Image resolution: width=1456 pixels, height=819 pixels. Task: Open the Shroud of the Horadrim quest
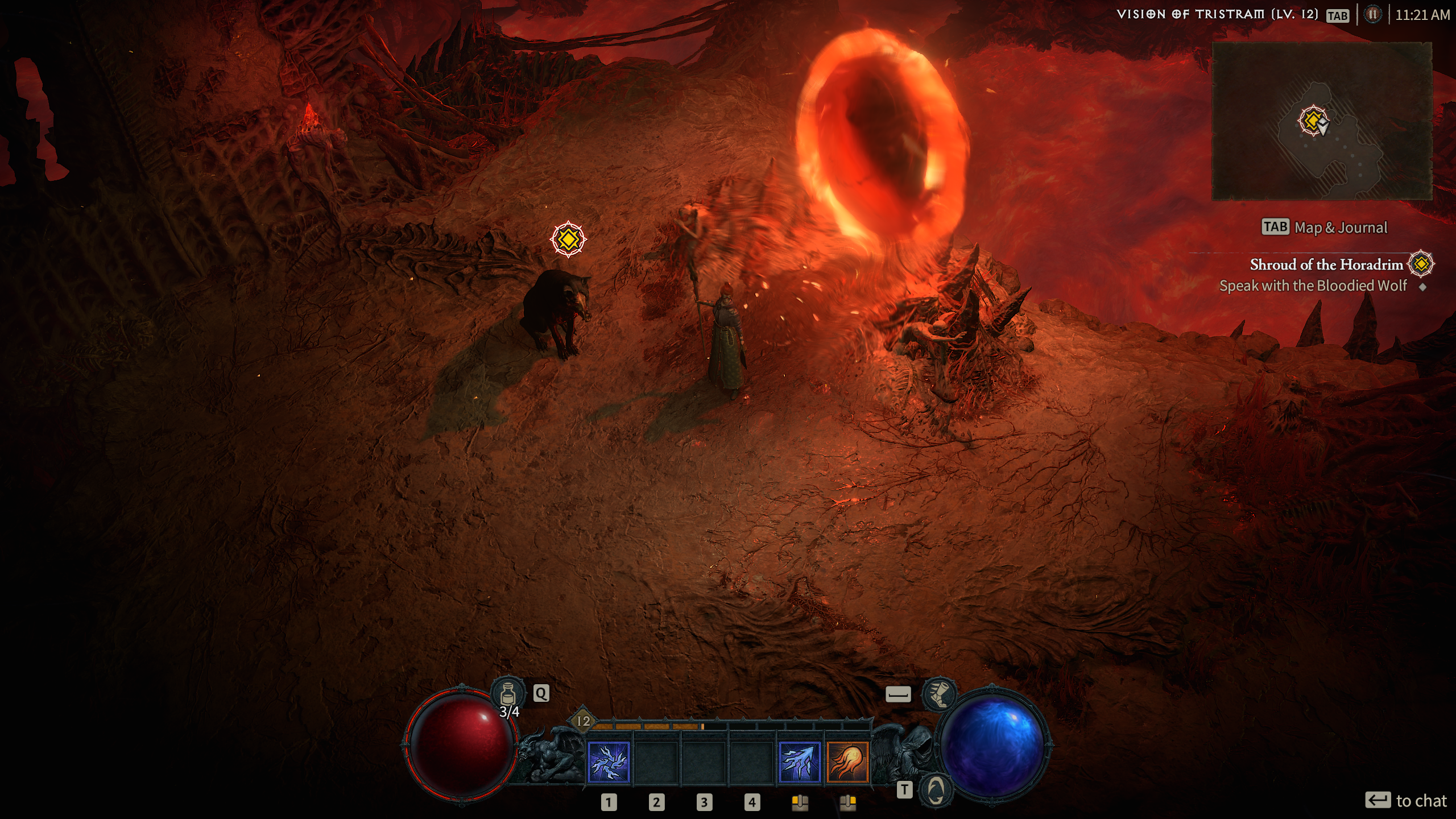1326,264
